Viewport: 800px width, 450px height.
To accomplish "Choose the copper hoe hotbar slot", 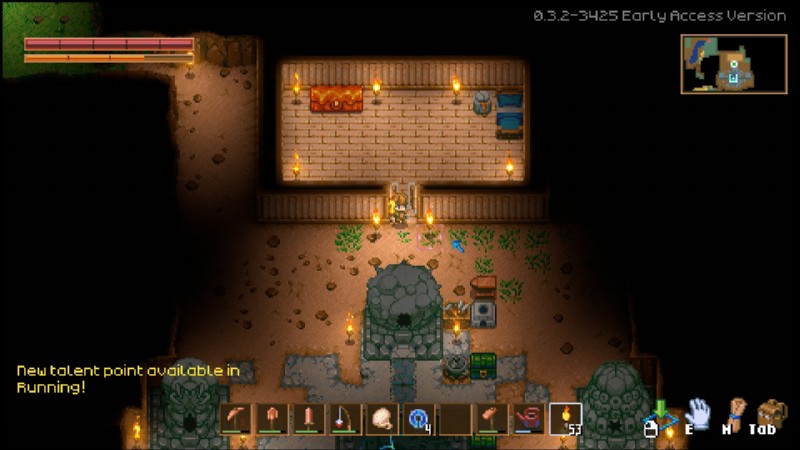I will [x=489, y=418].
